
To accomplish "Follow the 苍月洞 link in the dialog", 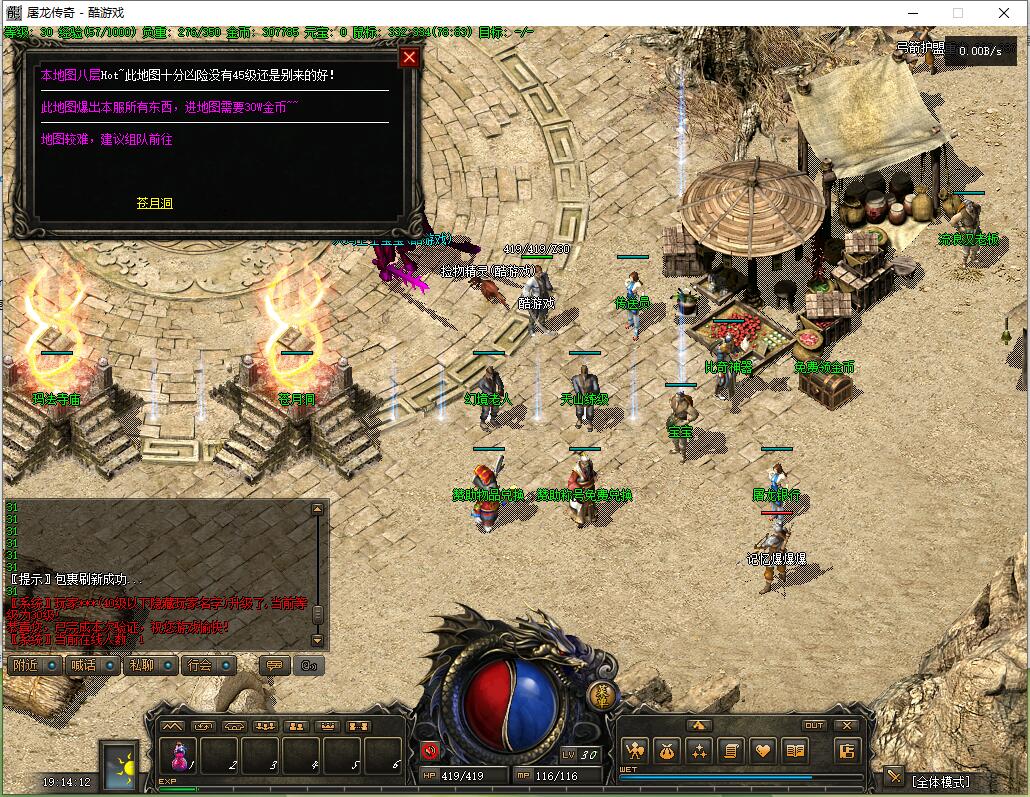I will [155, 203].
